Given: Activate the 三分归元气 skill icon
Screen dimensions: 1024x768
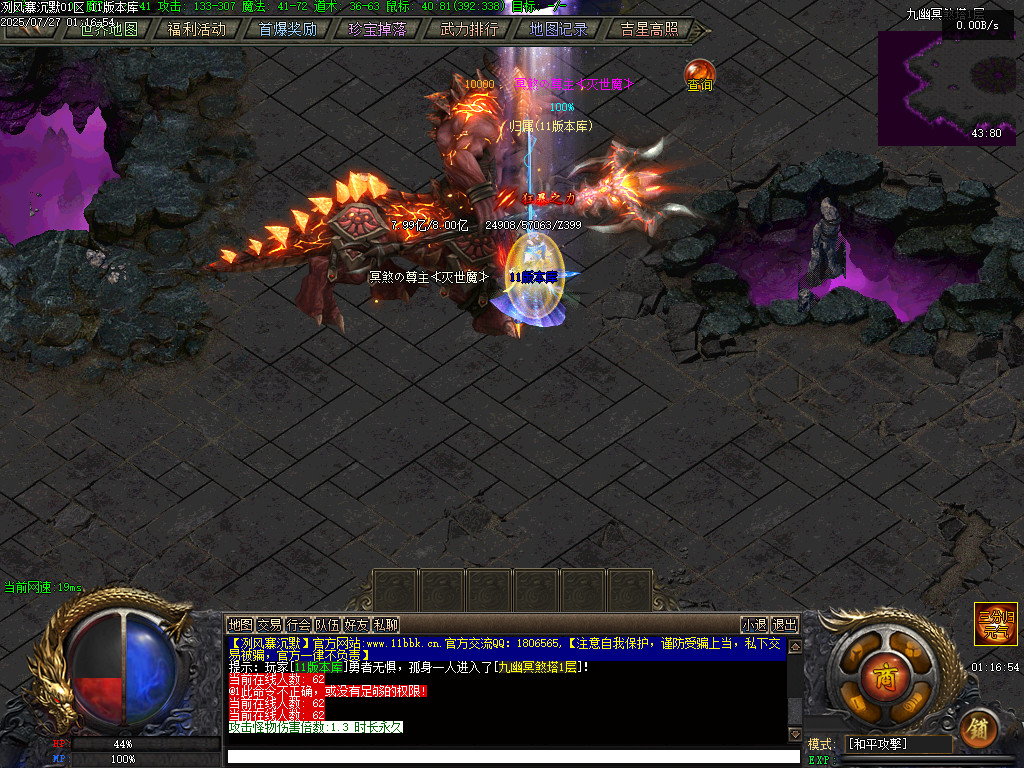Looking at the screenshot, I should coord(996,624).
